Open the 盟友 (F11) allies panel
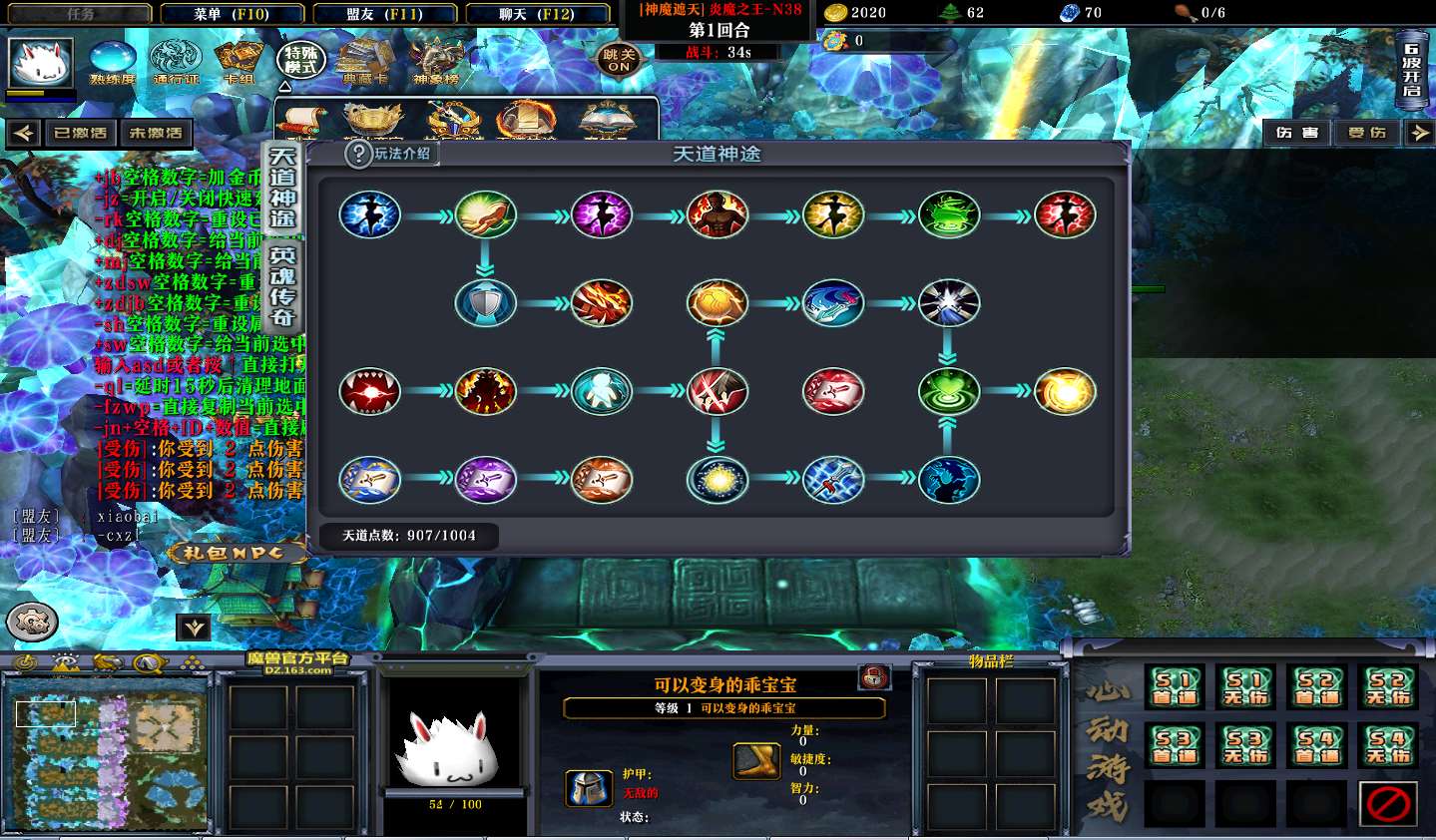Viewport: 1436px width, 840px height. click(384, 14)
